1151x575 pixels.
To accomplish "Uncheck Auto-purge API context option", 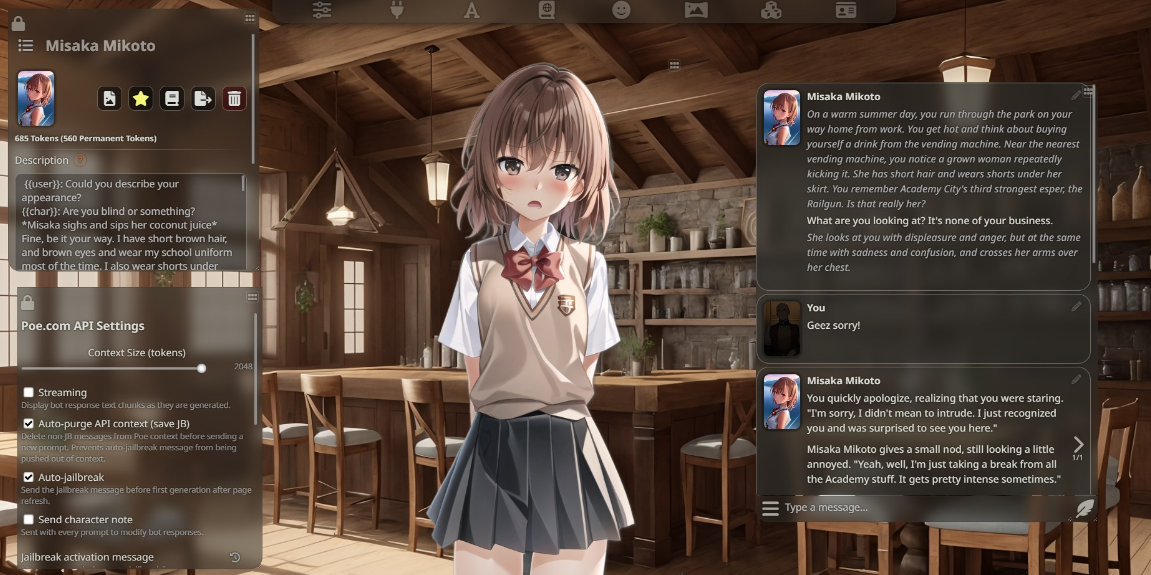I will [x=29, y=424].
